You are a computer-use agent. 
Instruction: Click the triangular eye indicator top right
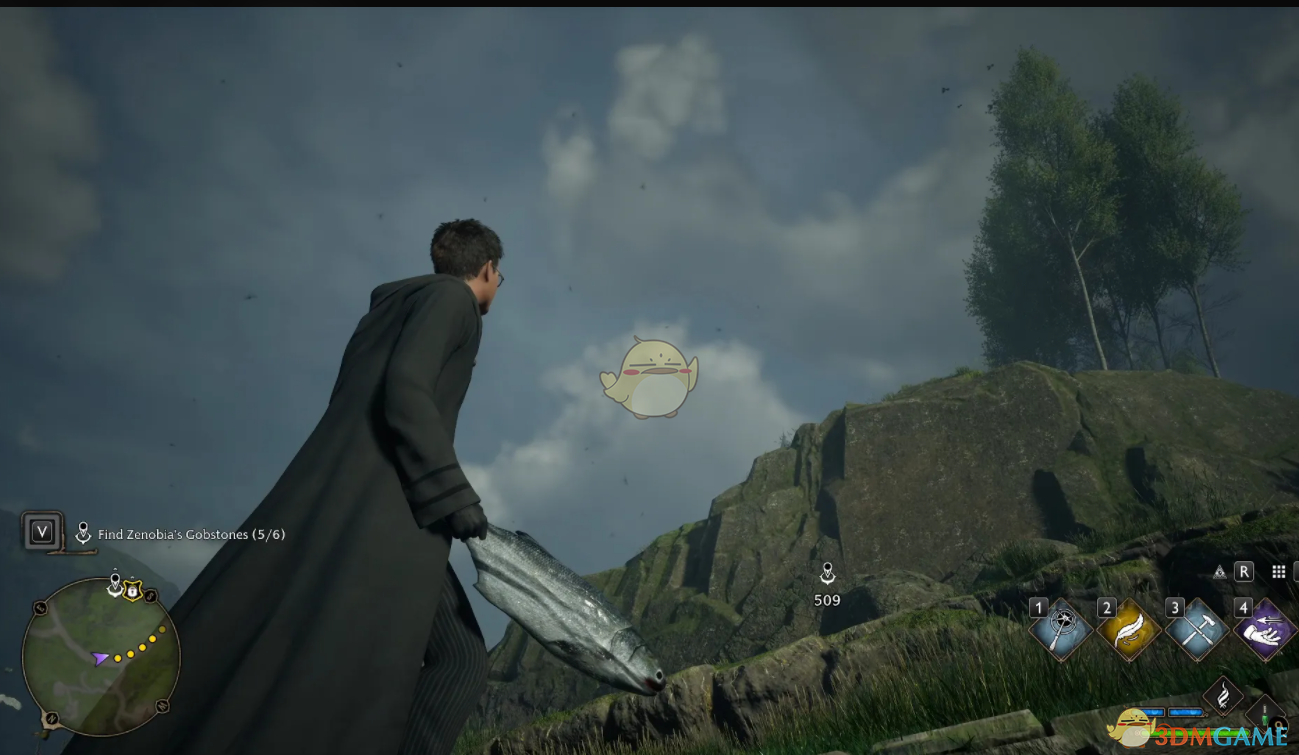(x=1220, y=571)
